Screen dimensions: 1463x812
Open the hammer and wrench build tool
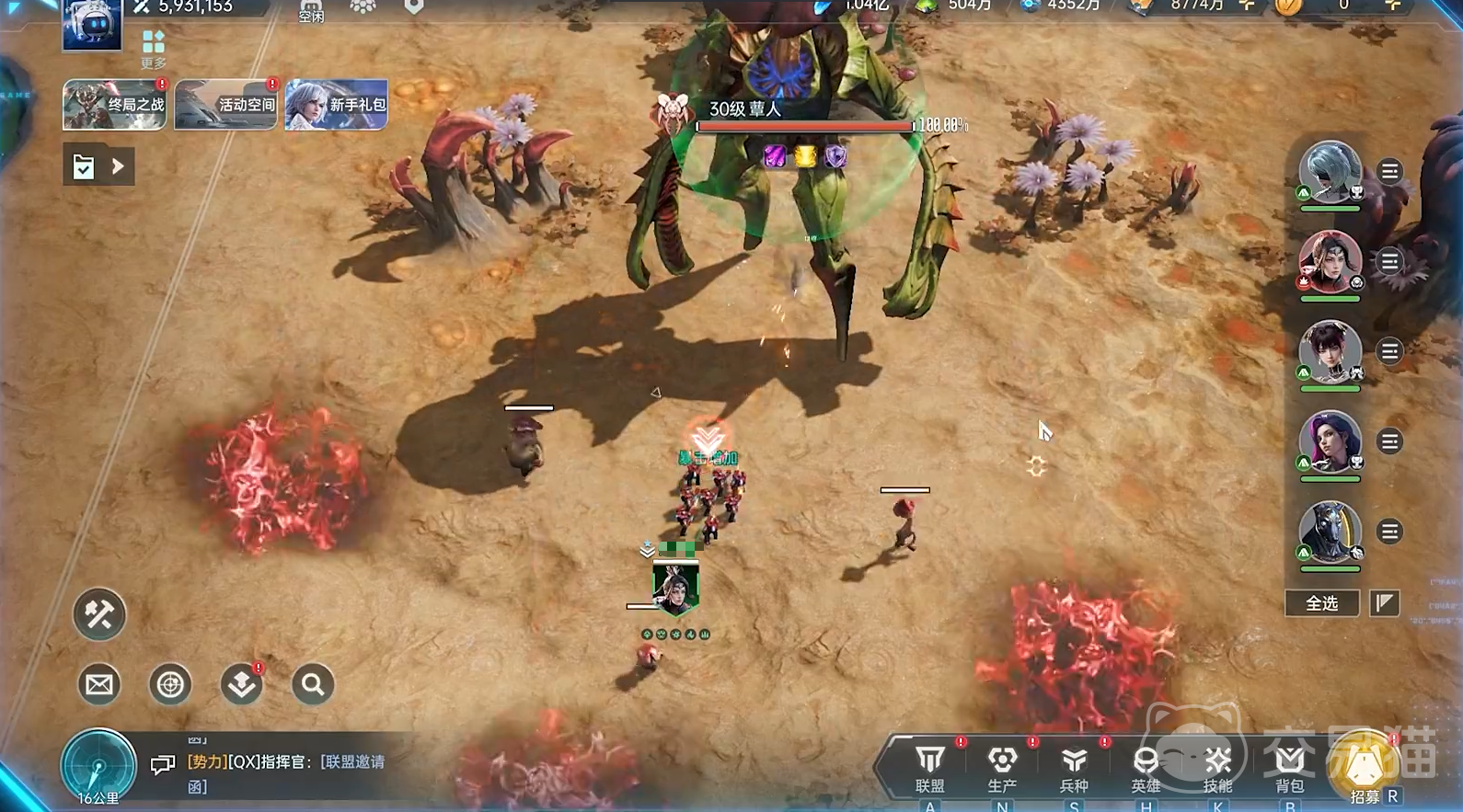99,614
